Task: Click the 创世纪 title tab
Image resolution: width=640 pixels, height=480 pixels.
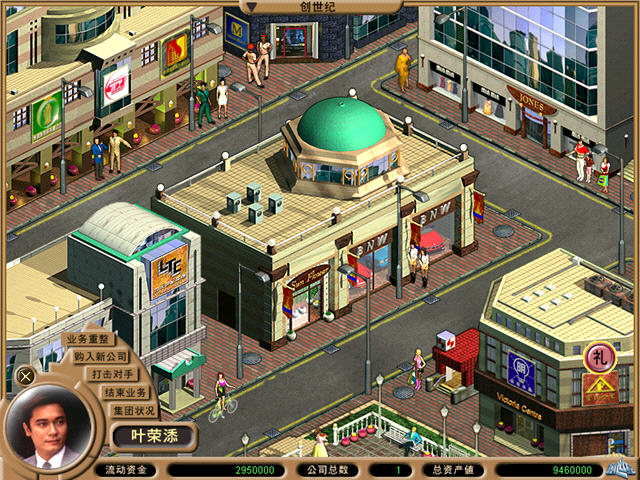Action: click(x=319, y=7)
